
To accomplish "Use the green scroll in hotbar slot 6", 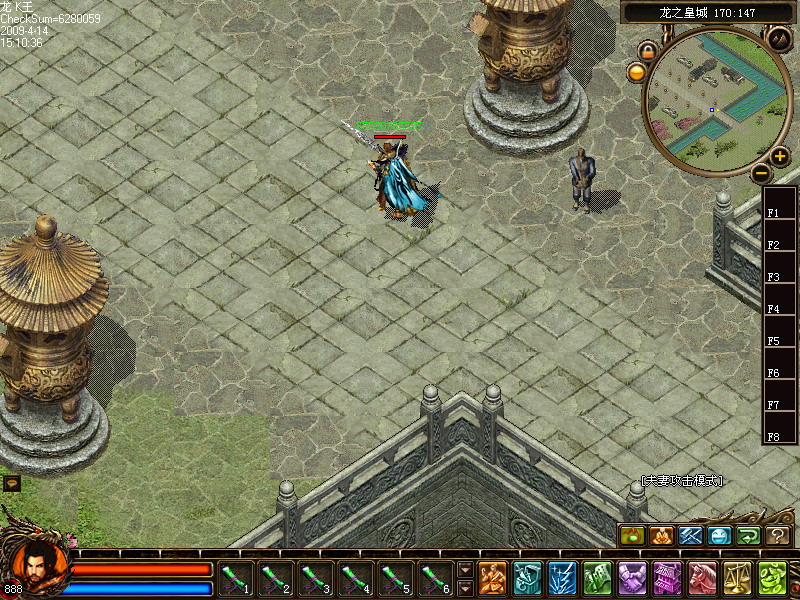I will [x=436, y=578].
